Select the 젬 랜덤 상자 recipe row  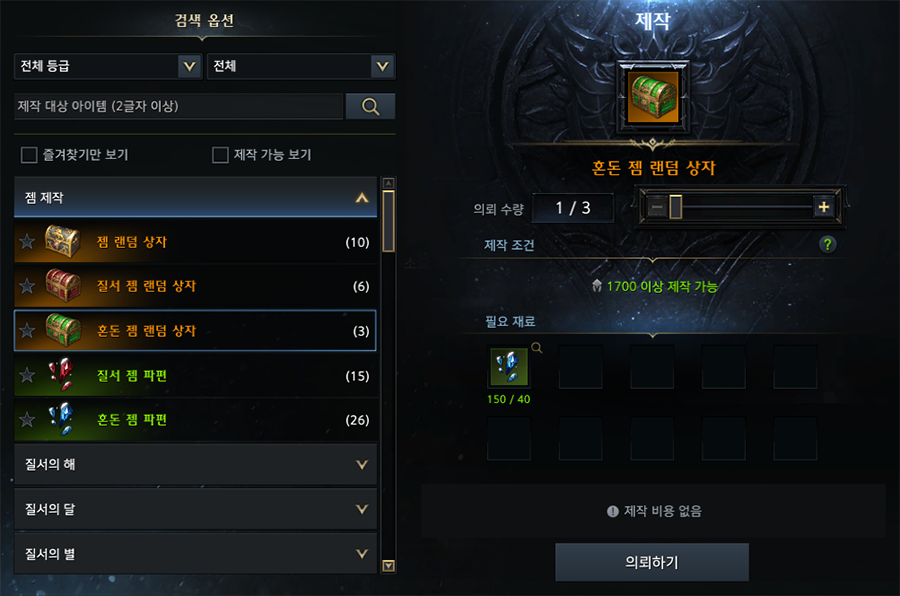(195, 242)
